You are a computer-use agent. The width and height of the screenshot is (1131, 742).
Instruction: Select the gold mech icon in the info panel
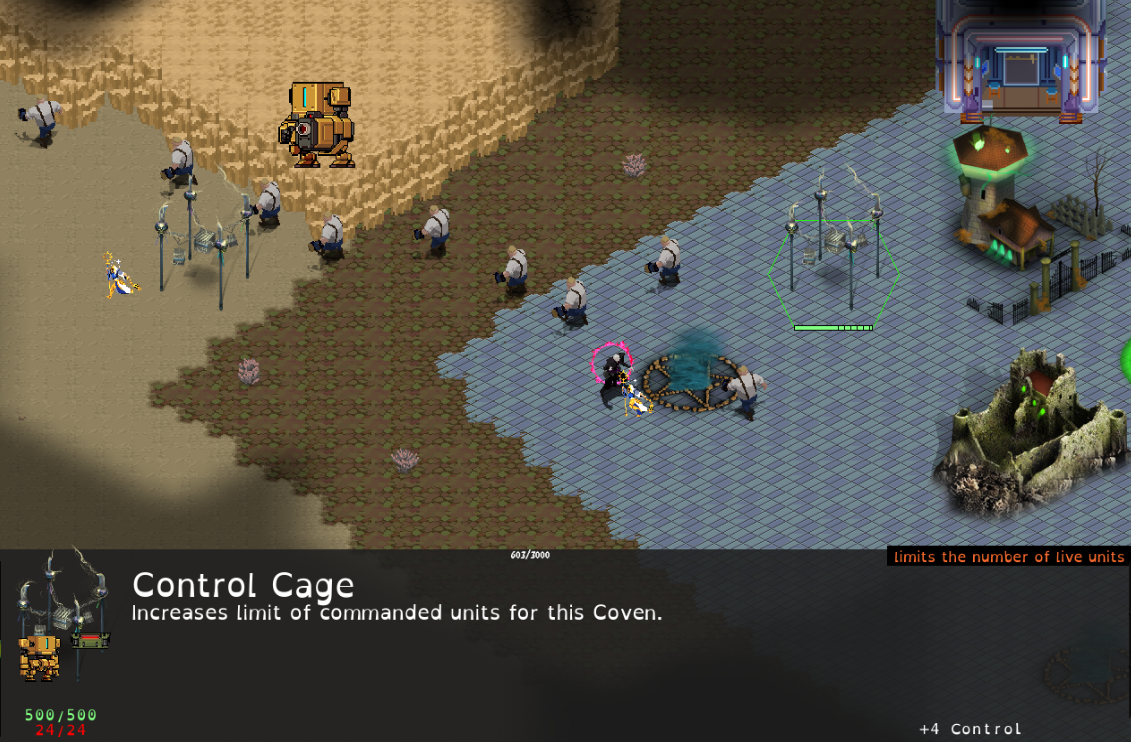(x=40, y=656)
